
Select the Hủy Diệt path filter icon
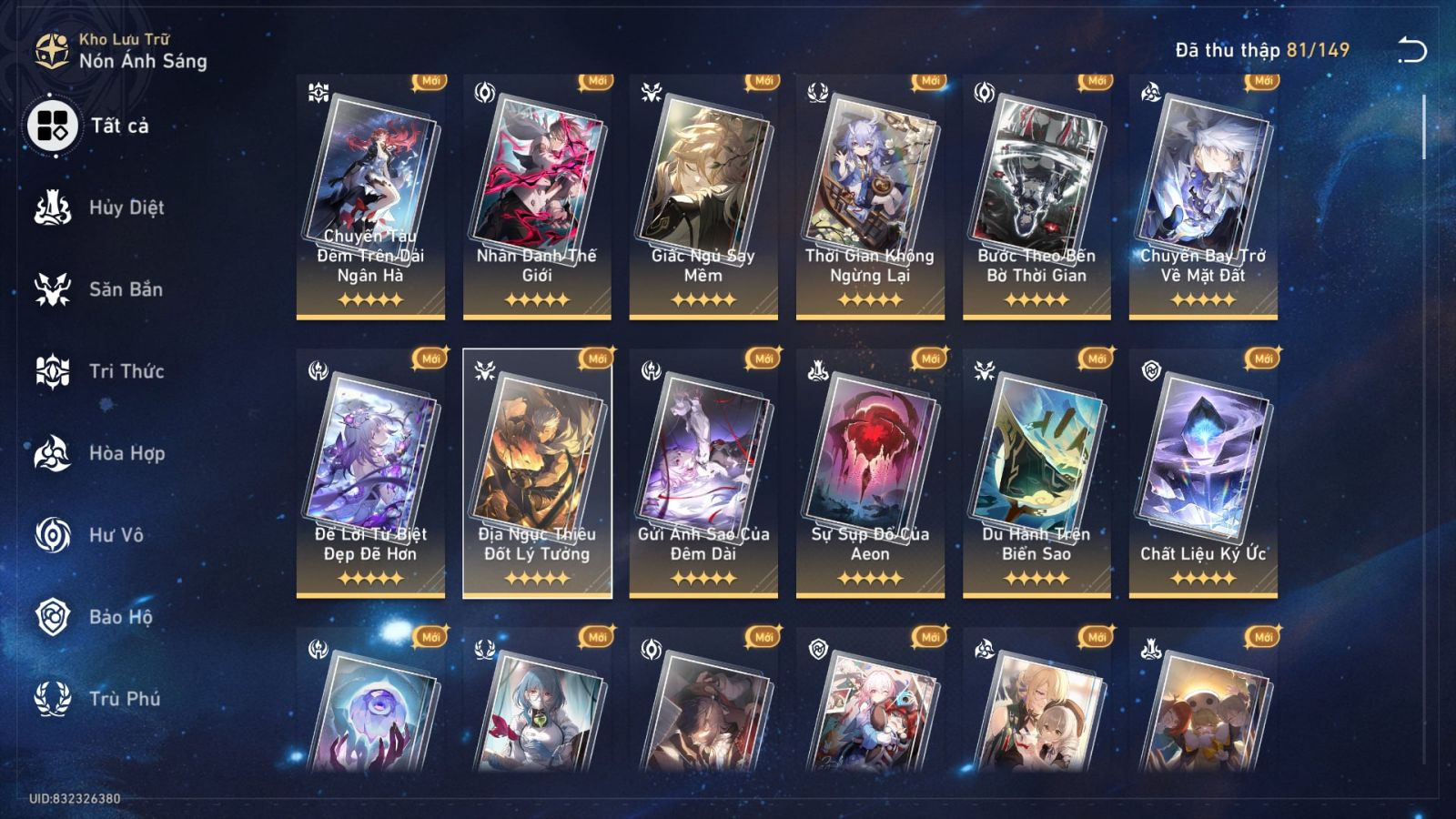click(x=52, y=207)
